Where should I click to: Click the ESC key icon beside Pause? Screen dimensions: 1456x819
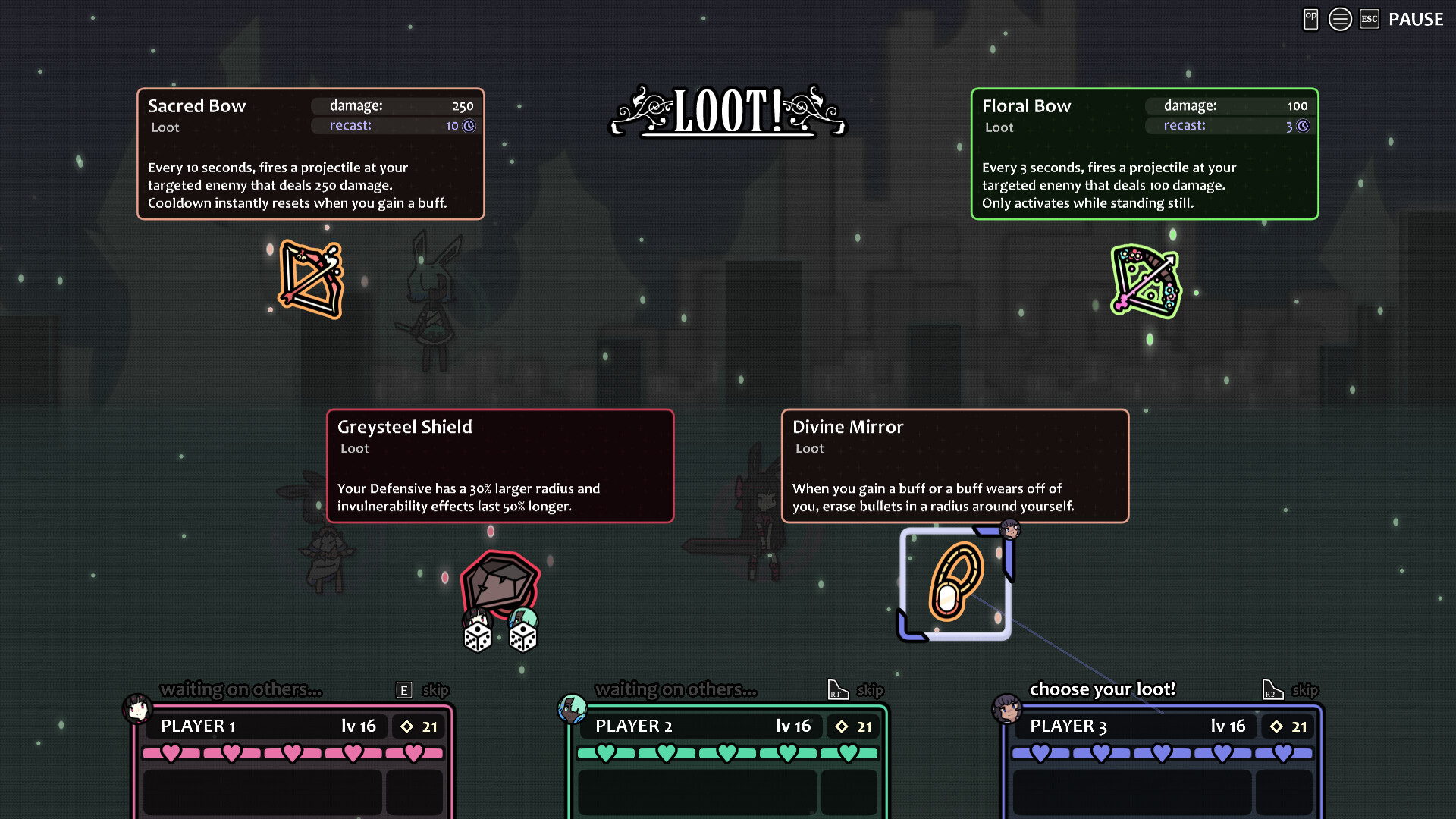pyautogui.click(x=1370, y=19)
